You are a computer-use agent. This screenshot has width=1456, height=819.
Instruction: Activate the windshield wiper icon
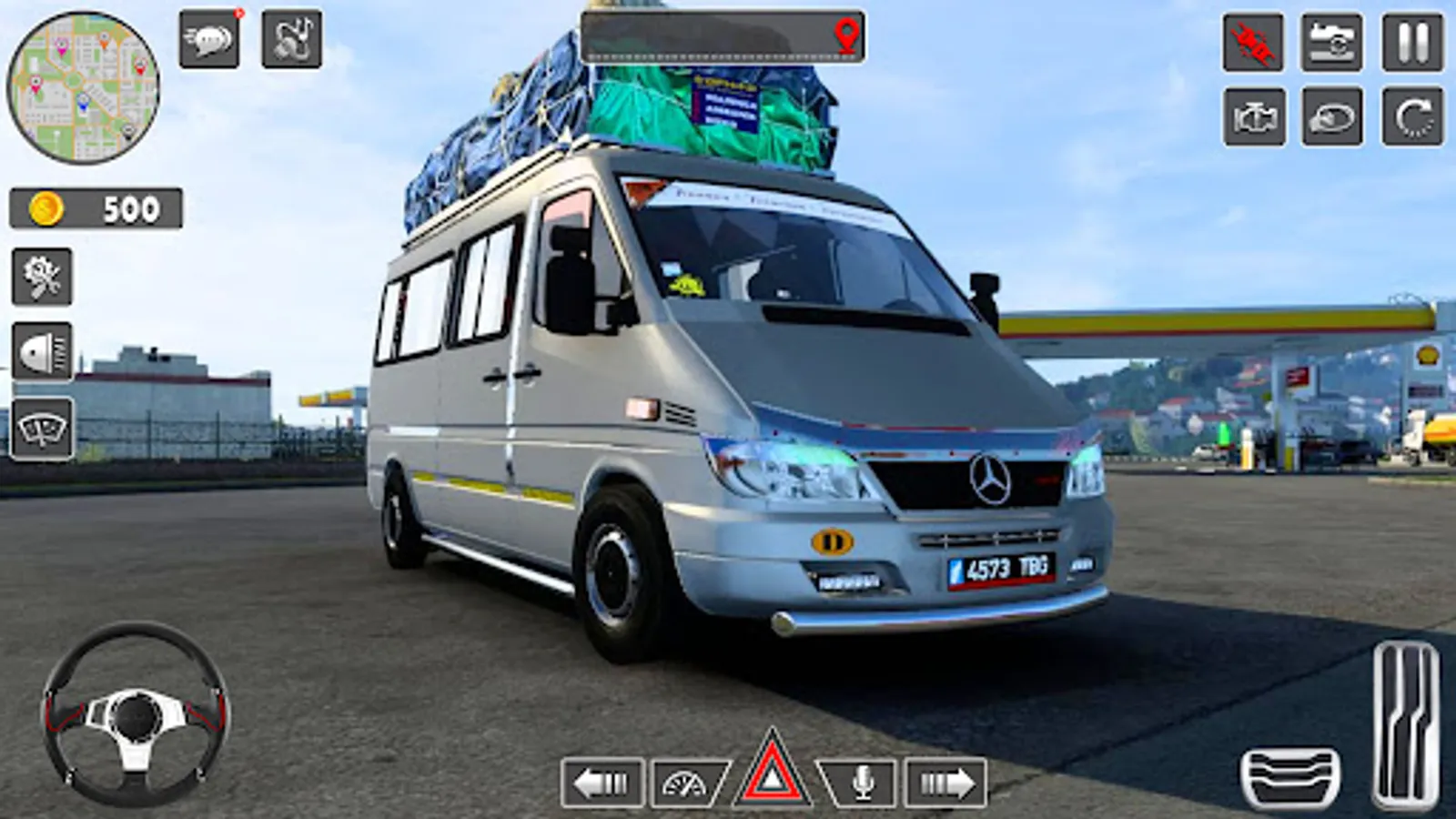click(41, 422)
